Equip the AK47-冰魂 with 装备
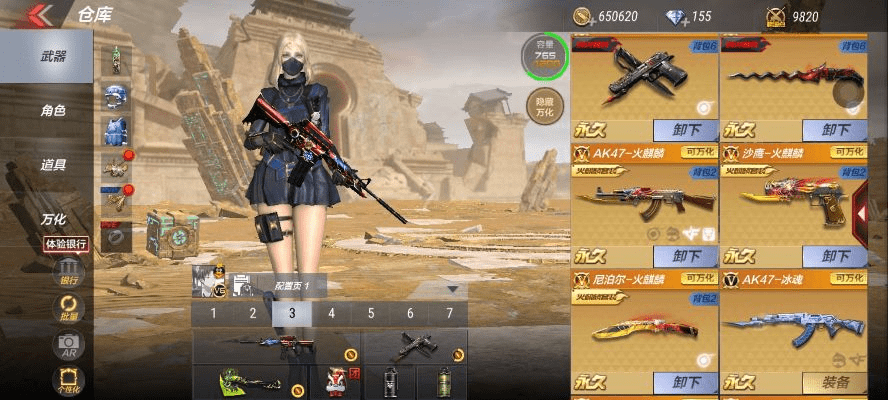888x400 pixels. coord(834,382)
